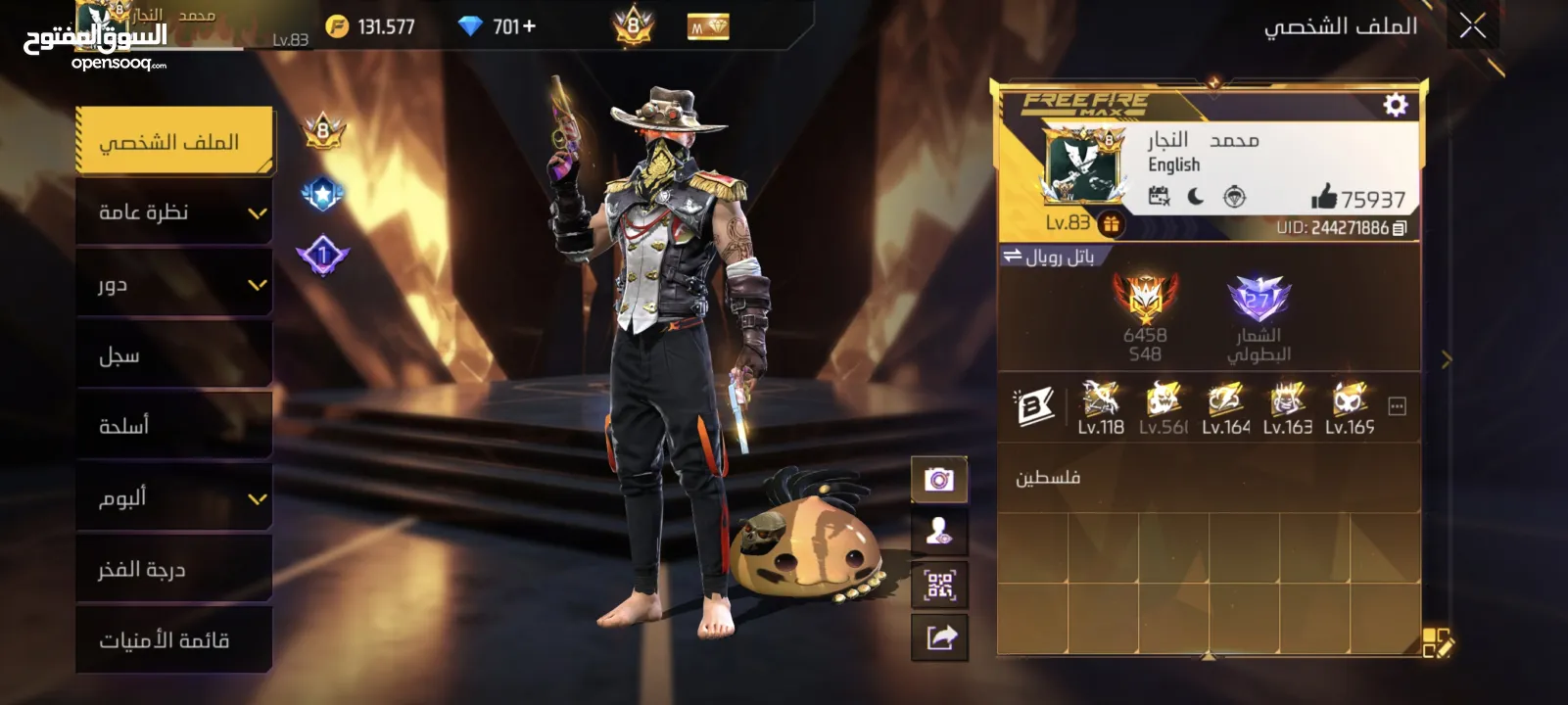Tap the camera screenshot button
The image size is (1568, 705).
(x=938, y=480)
